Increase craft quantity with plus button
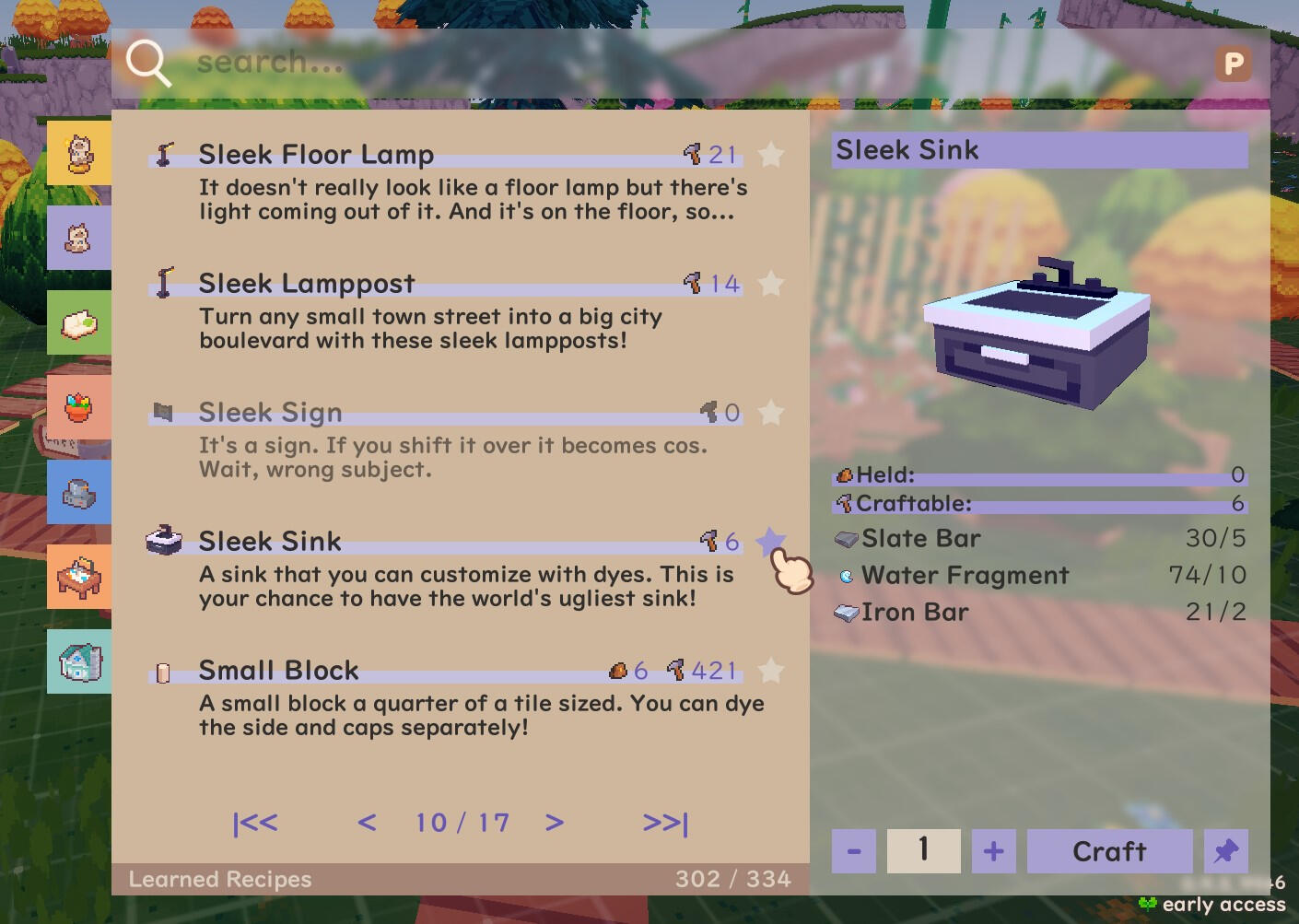1299x924 pixels. (993, 851)
